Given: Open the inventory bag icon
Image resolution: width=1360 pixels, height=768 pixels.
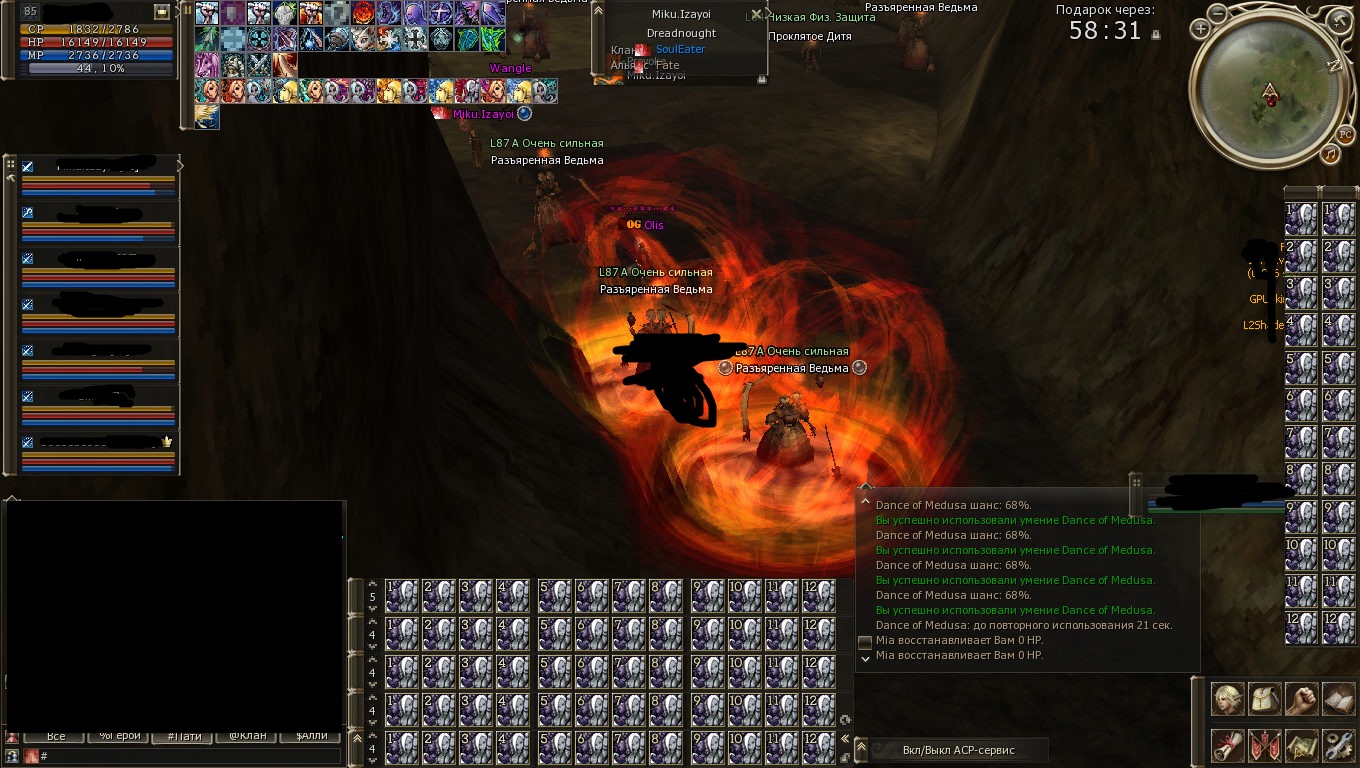Looking at the screenshot, I should [x=1265, y=699].
